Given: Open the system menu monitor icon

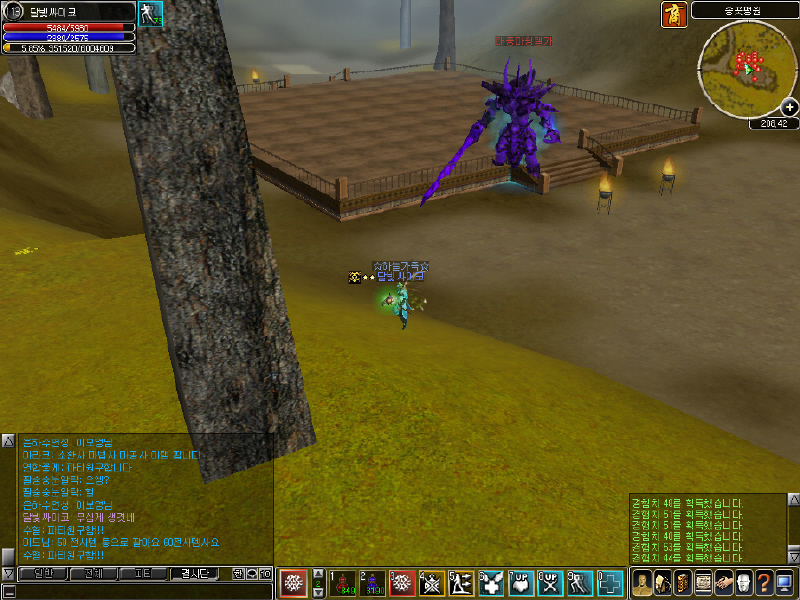Looking at the screenshot, I should [783, 582].
